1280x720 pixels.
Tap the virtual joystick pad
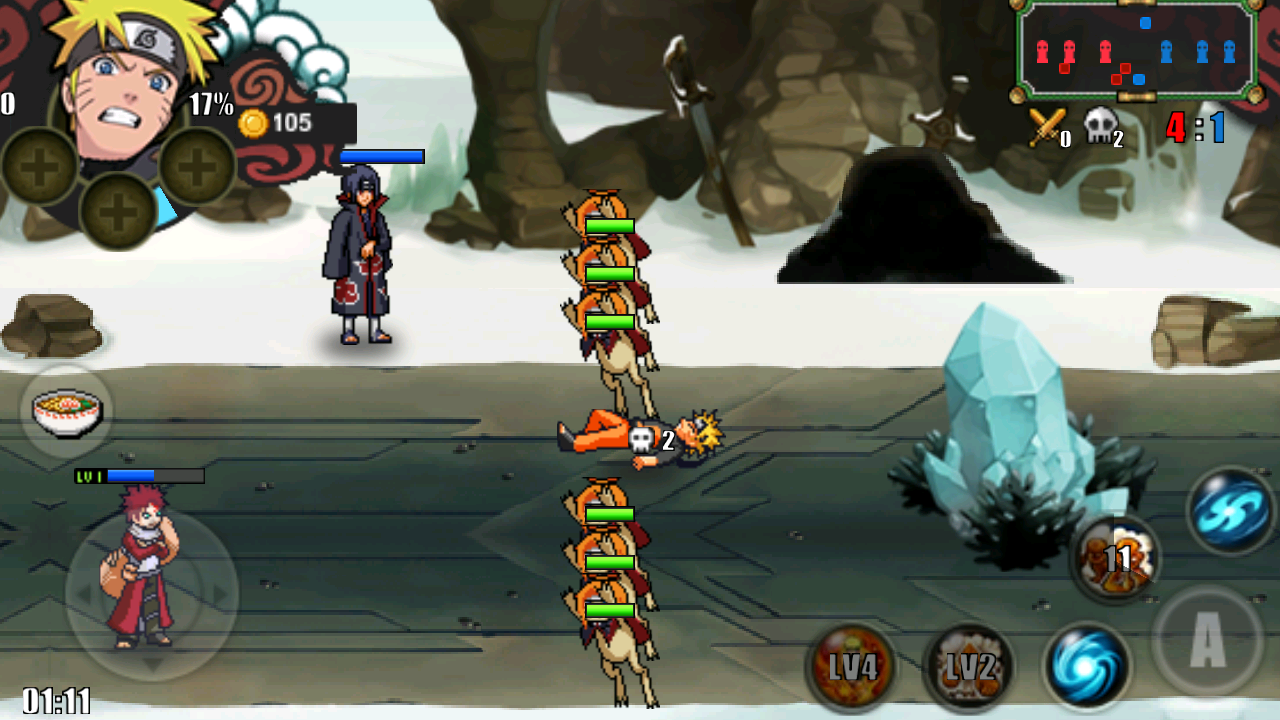[152, 595]
